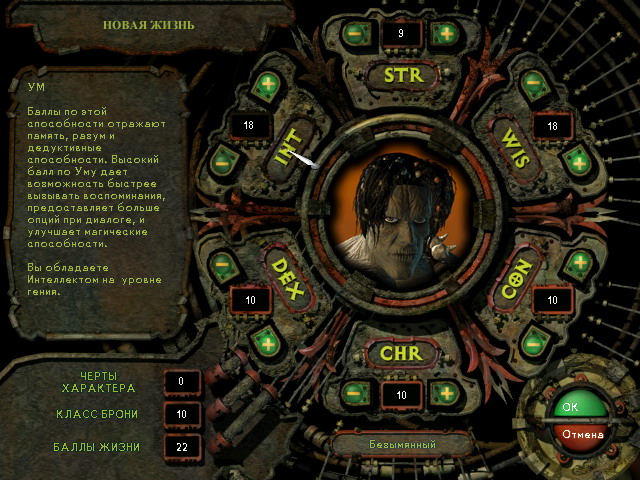Lower Charisma with the minus button
Image resolution: width=640 pixels, height=480 pixels.
354,393
